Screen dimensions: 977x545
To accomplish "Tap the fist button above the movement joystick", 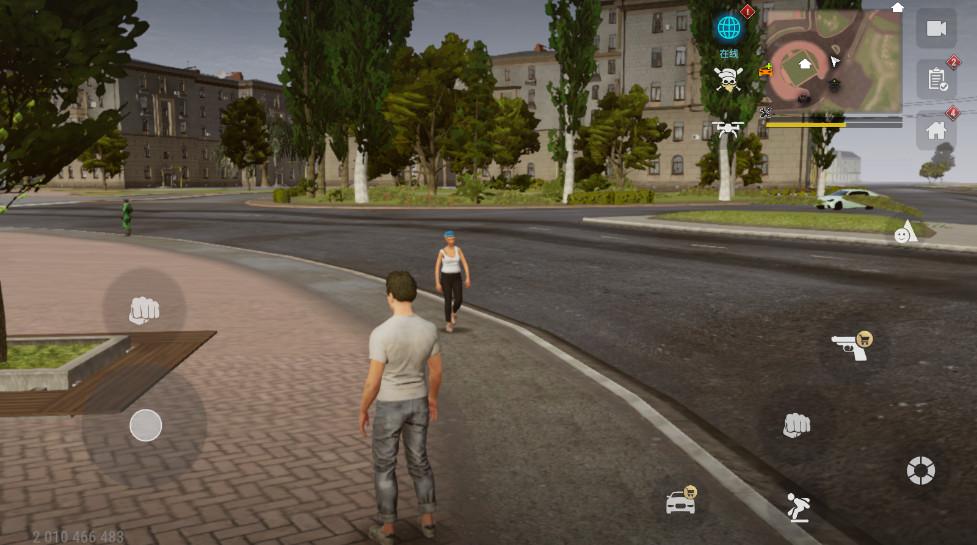I will [144, 310].
